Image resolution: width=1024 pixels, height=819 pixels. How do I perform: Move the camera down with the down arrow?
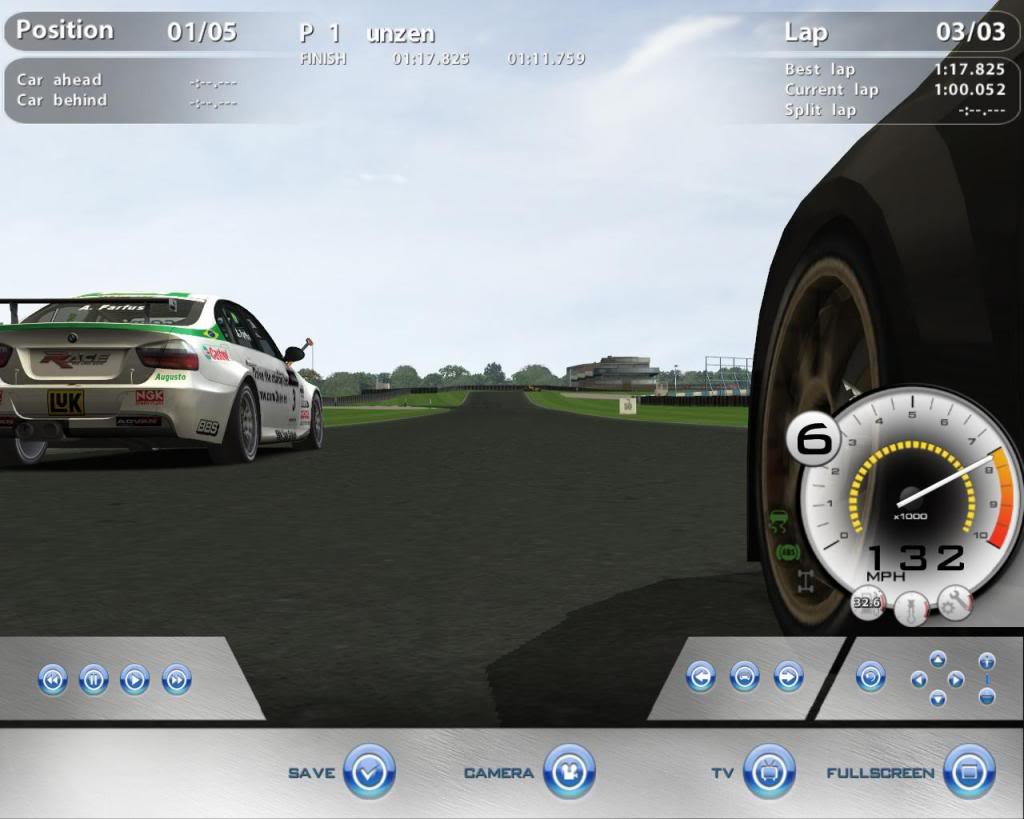937,698
